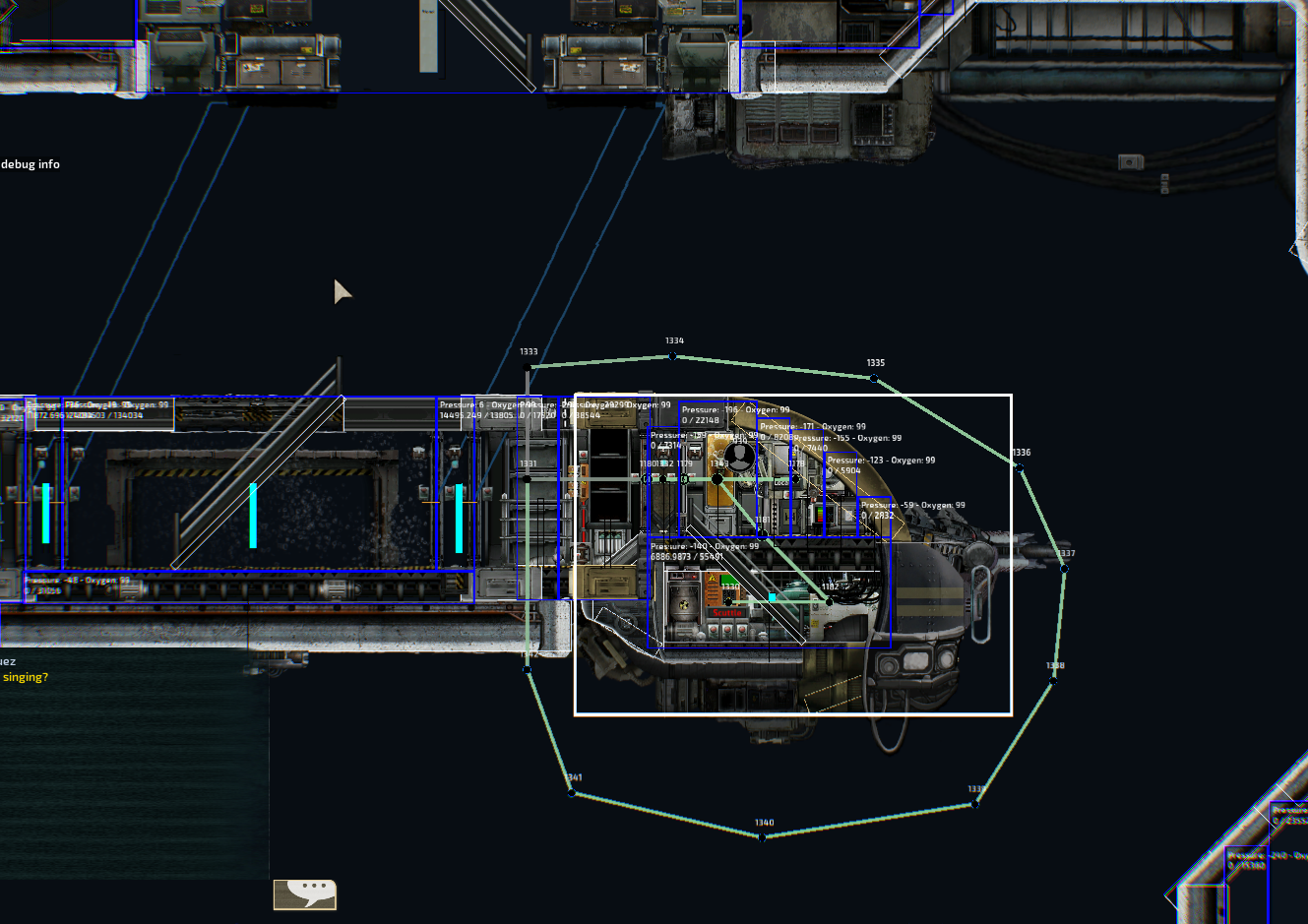Screen dimensions: 1308x924
Task: Open the chat line asking about singing
Action: click(25, 677)
